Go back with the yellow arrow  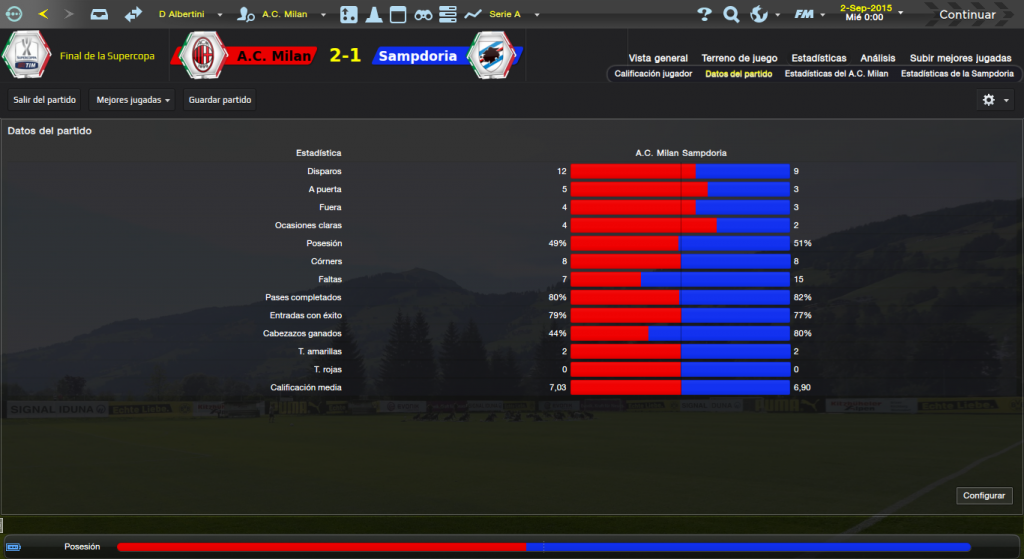[43, 14]
